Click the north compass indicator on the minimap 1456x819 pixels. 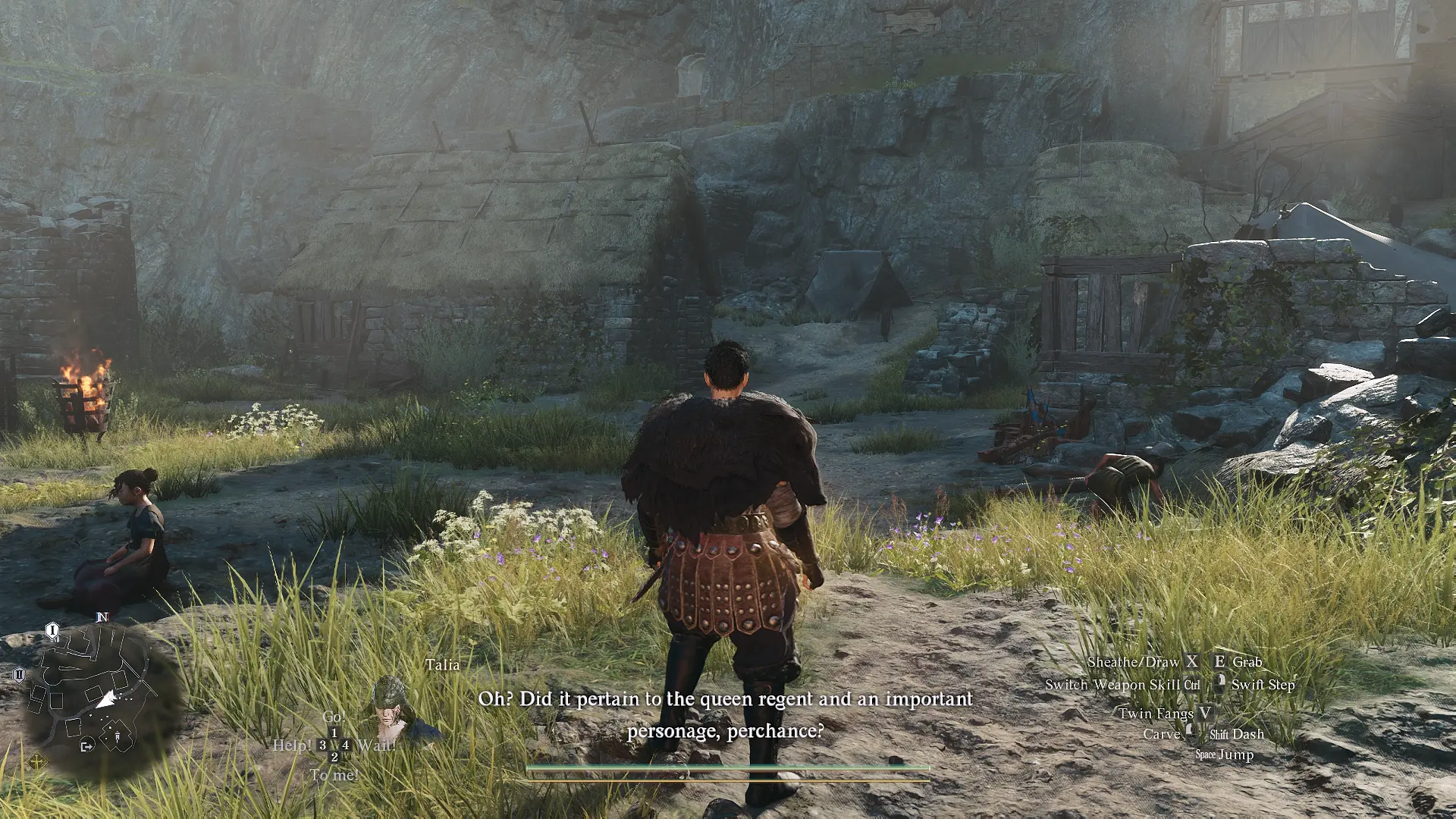click(x=102, y=617)
